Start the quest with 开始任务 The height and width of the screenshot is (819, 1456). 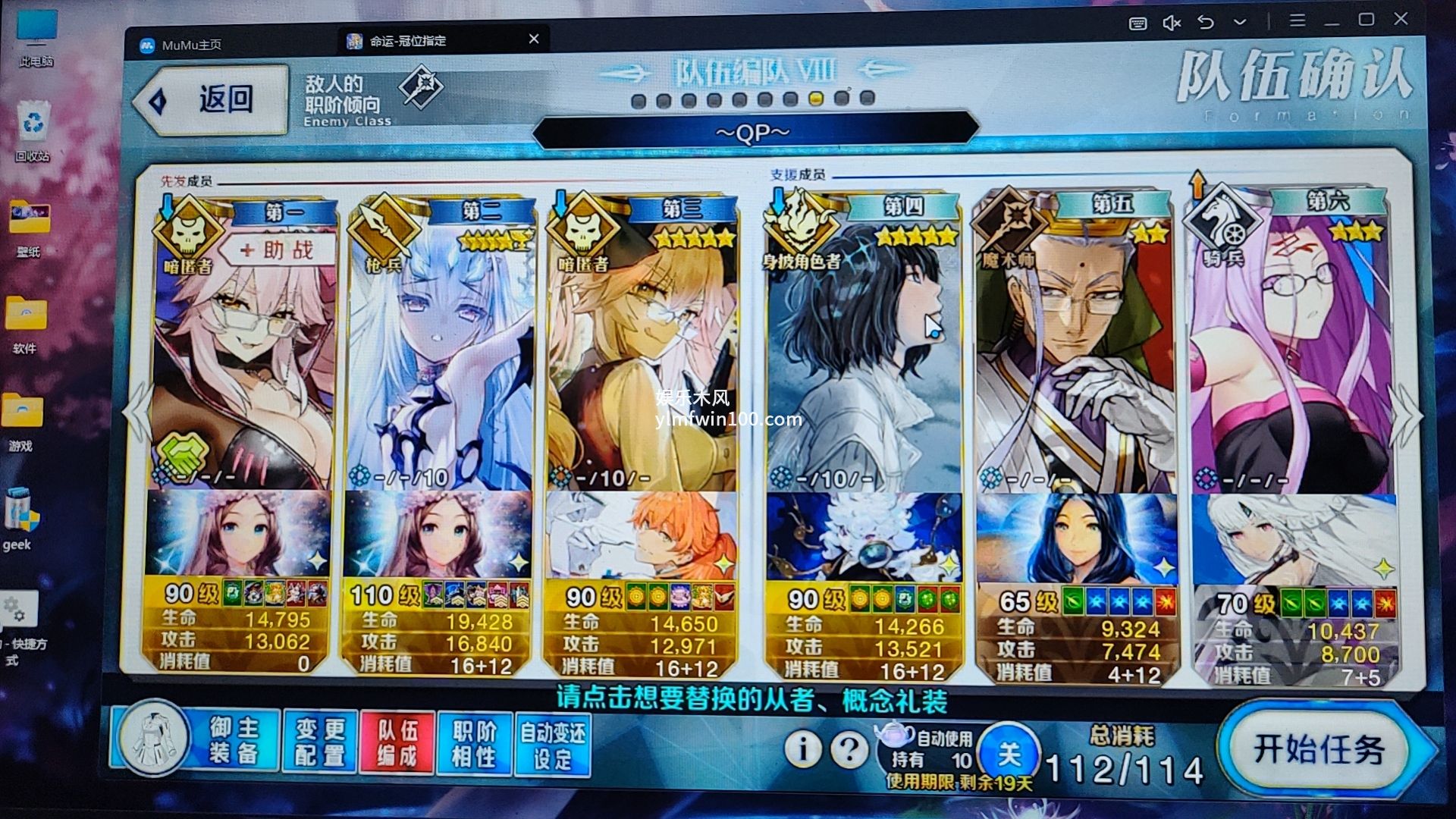click(x=1319, y=749)
